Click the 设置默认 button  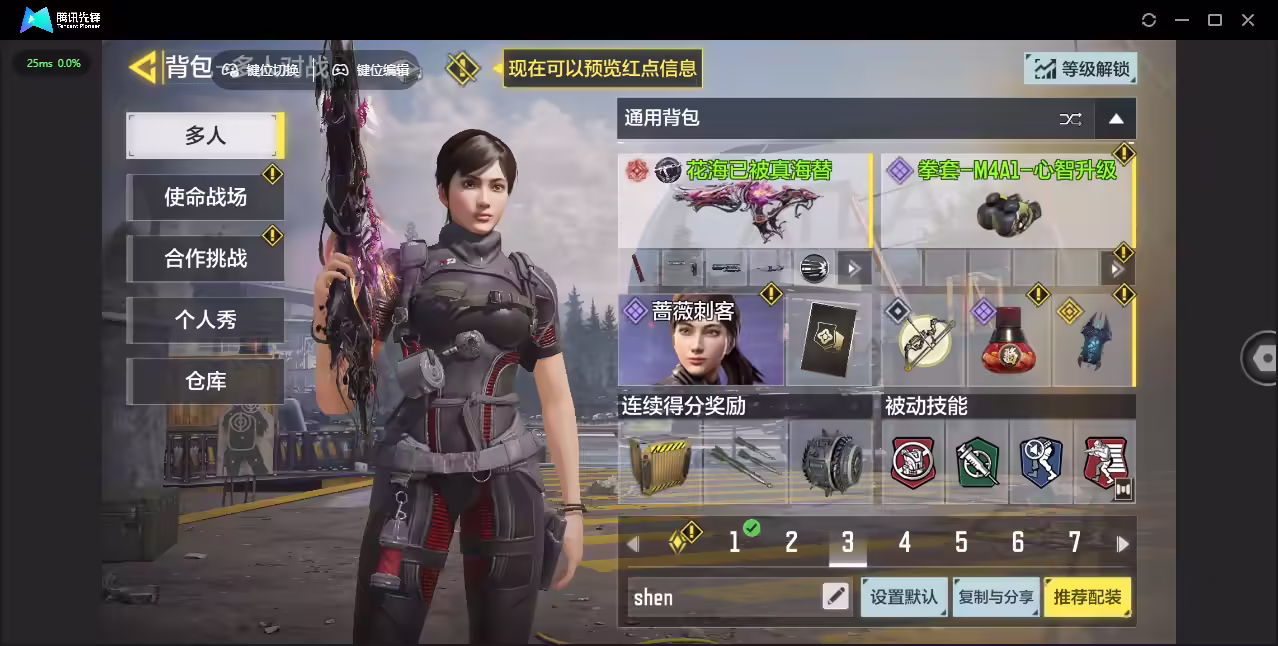tap(903, 597)
